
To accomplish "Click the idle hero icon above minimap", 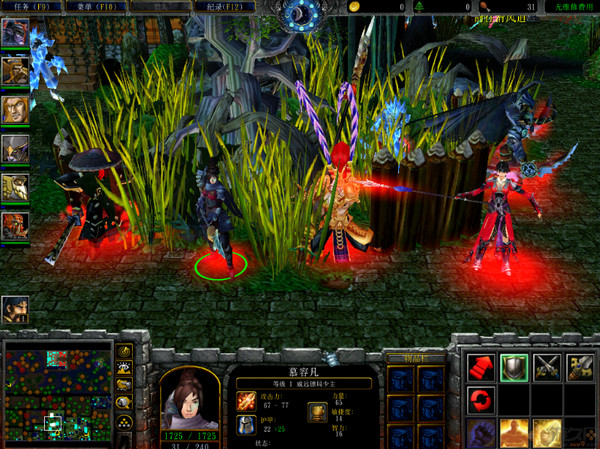I will point(15,308).
